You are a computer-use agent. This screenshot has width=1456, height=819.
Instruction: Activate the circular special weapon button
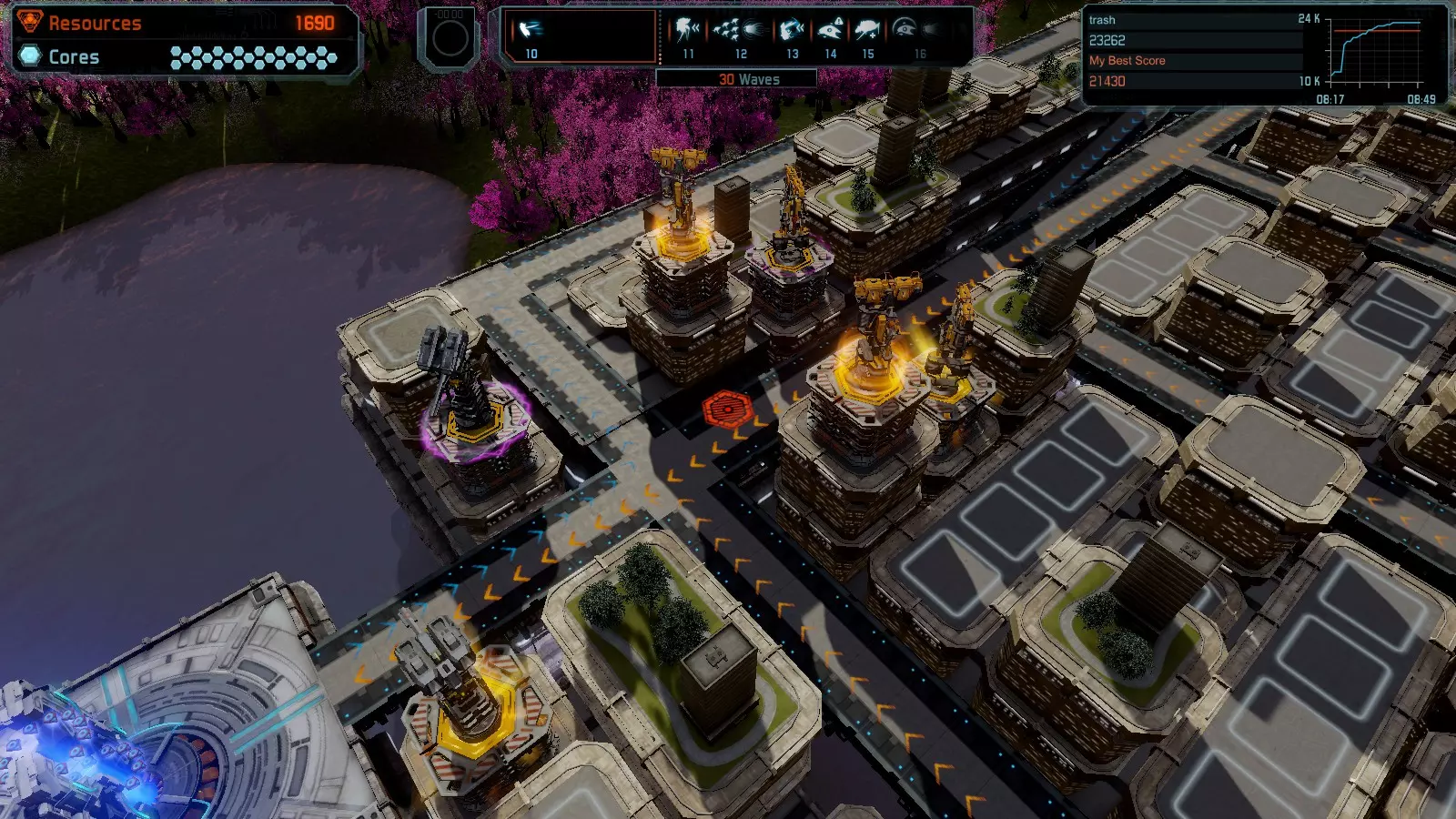449,38
